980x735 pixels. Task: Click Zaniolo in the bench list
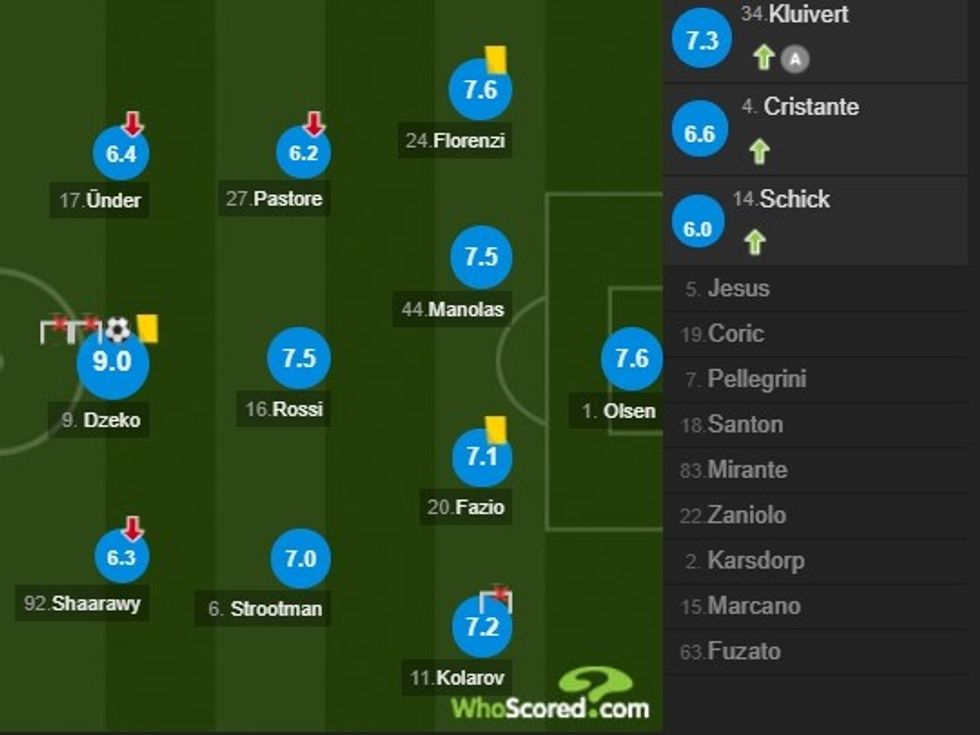(x=746, y=516)
